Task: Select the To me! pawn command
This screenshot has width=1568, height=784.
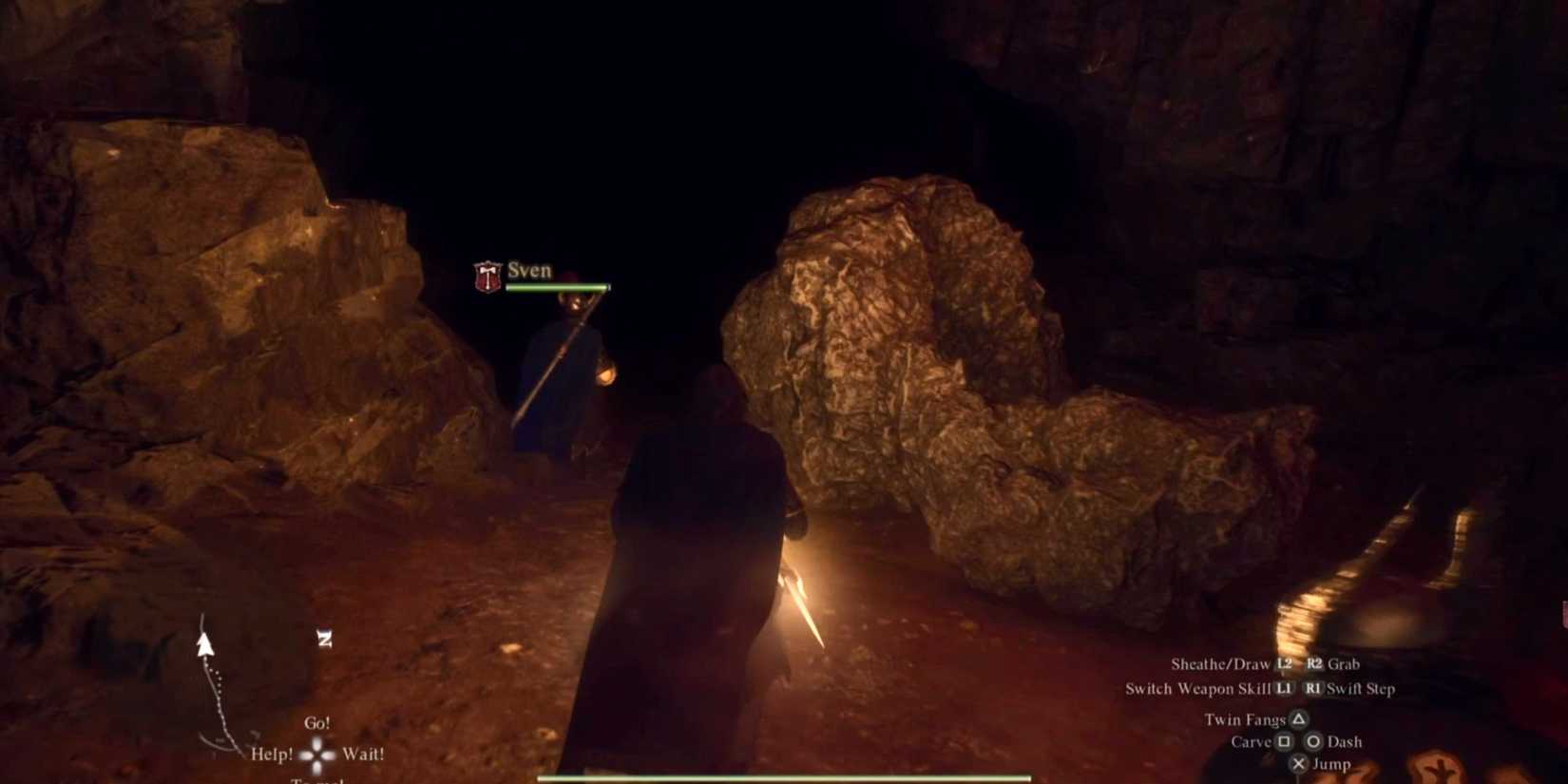Action: coord(318,781)
